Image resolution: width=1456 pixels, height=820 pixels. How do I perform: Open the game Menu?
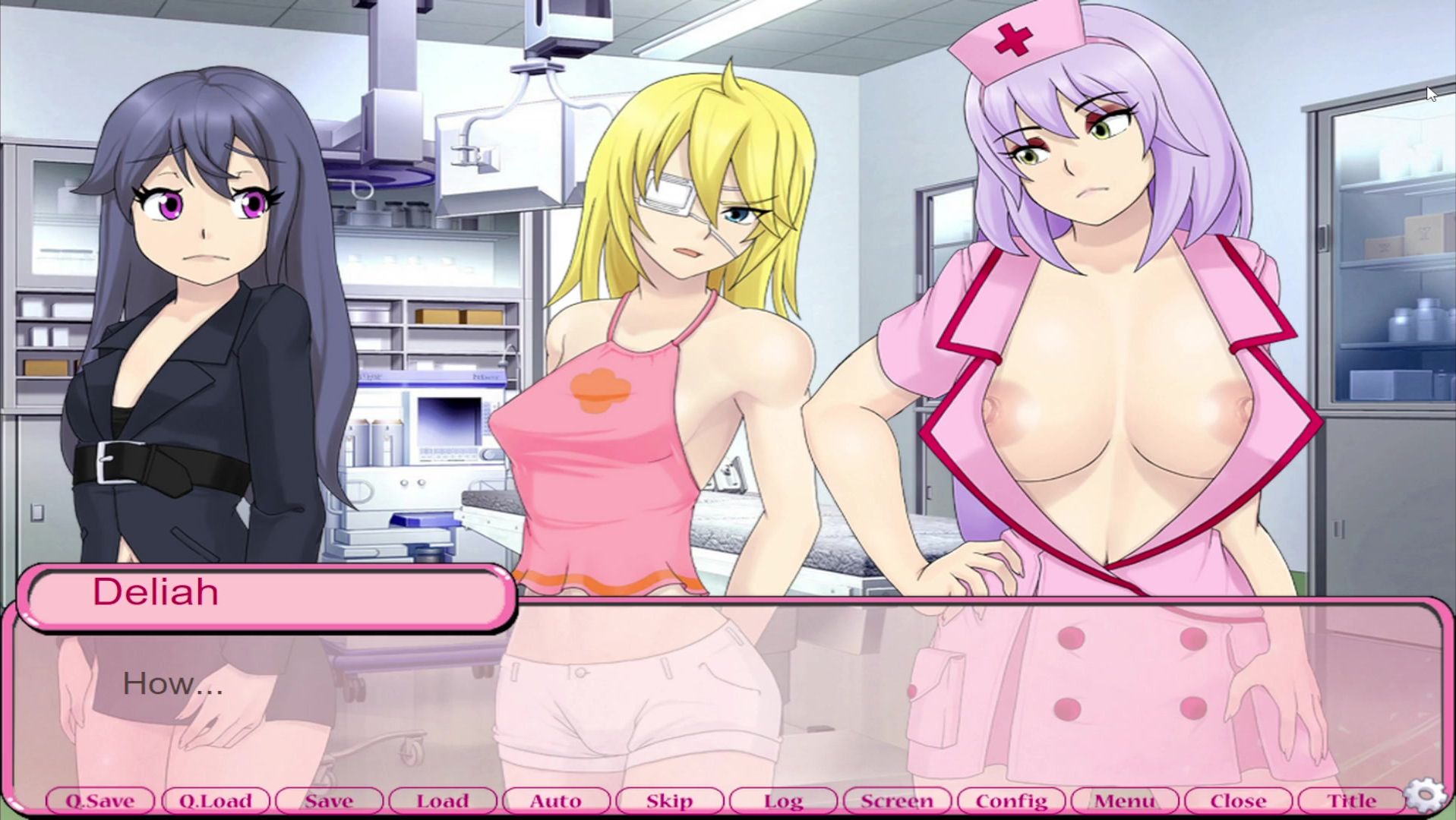tap(1124, 801)
